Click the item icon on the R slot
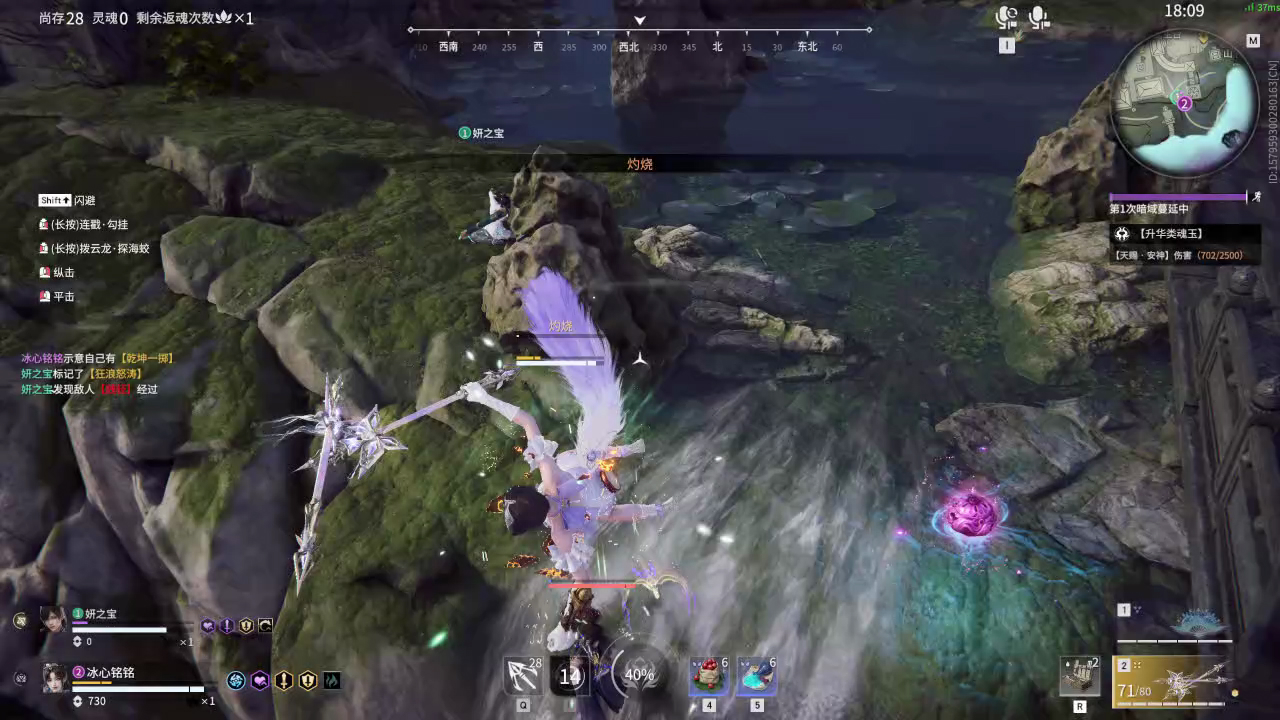The height and width of the screenshot is (720, 1280). point(1081,678)
